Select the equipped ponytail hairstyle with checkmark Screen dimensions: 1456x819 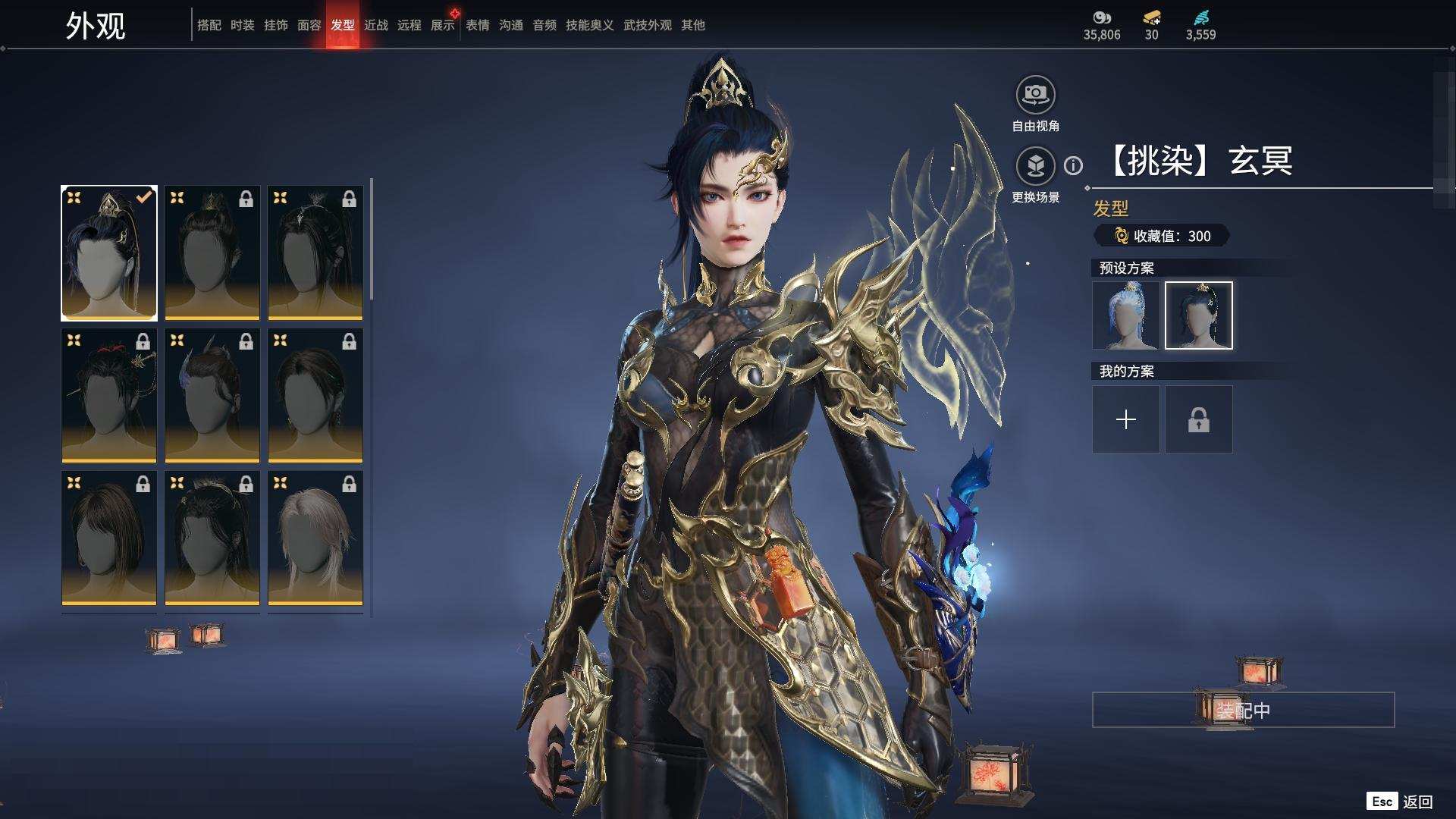tap(109, 253)
